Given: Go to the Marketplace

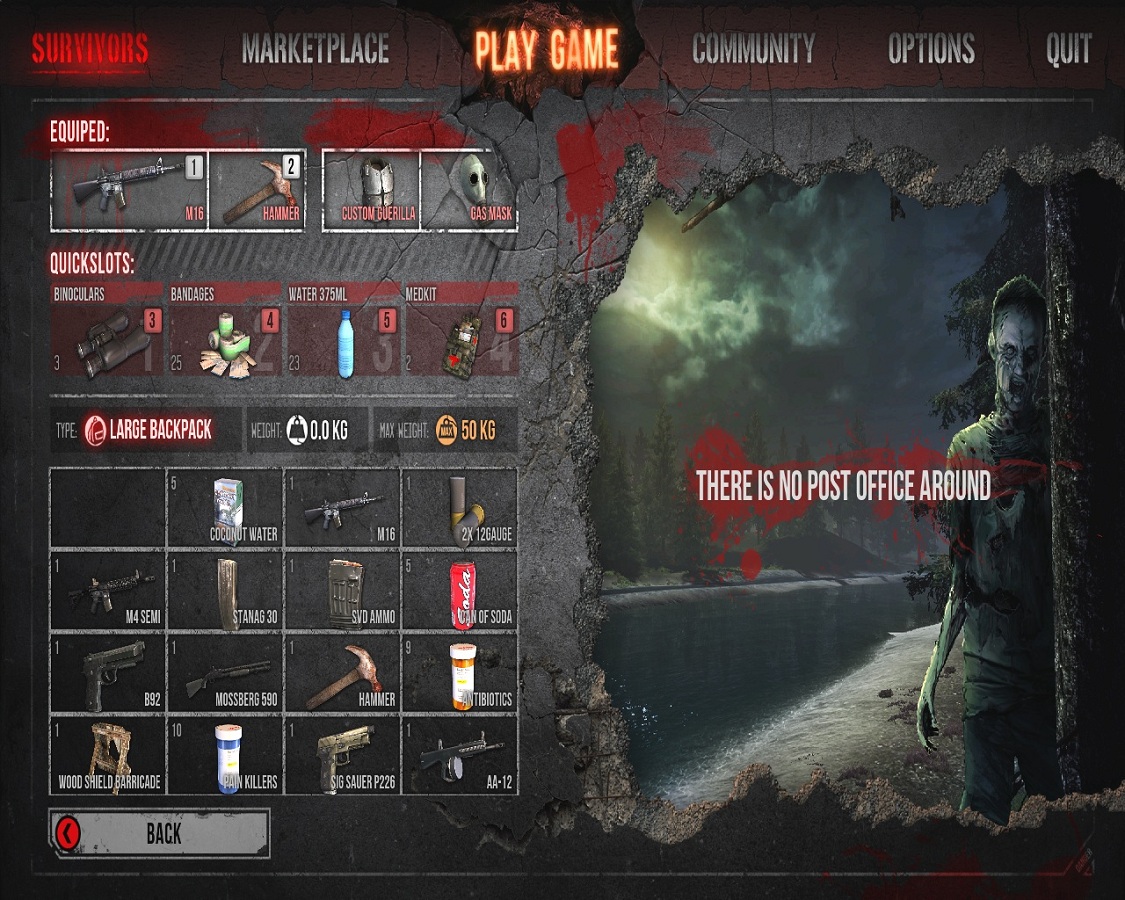Looking at the screenshot, I should (x=315, y=49).
